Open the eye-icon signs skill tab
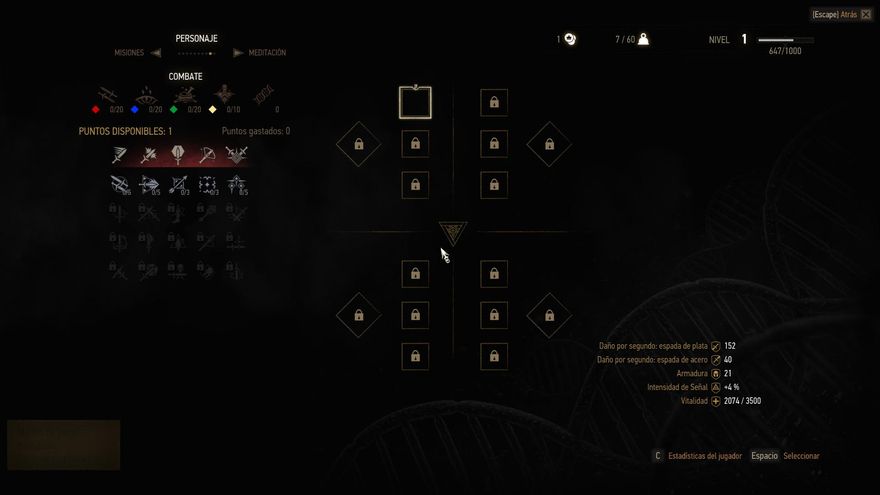The image size is (880, 495). pyautogui.click(x=146, y=96)
